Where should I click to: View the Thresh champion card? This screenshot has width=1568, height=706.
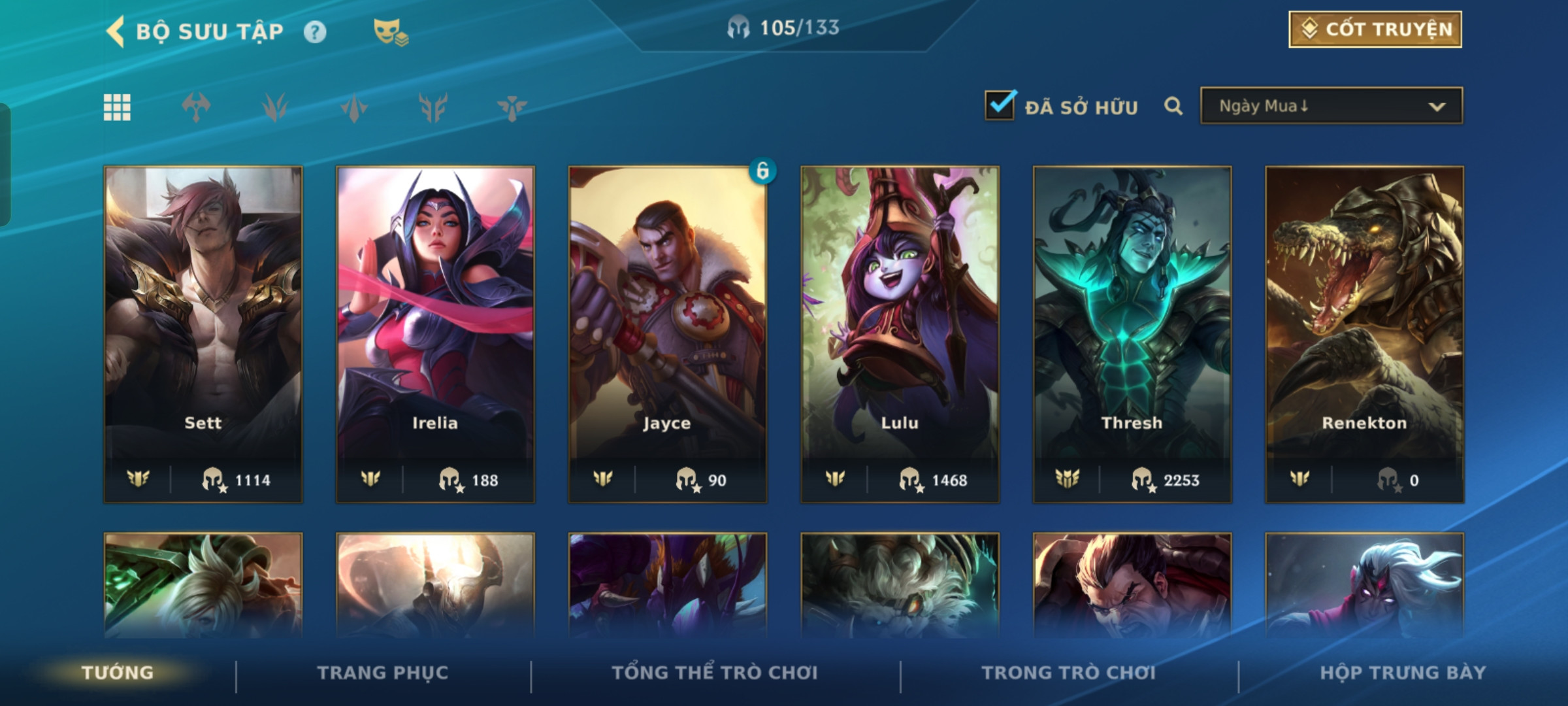1132,333
